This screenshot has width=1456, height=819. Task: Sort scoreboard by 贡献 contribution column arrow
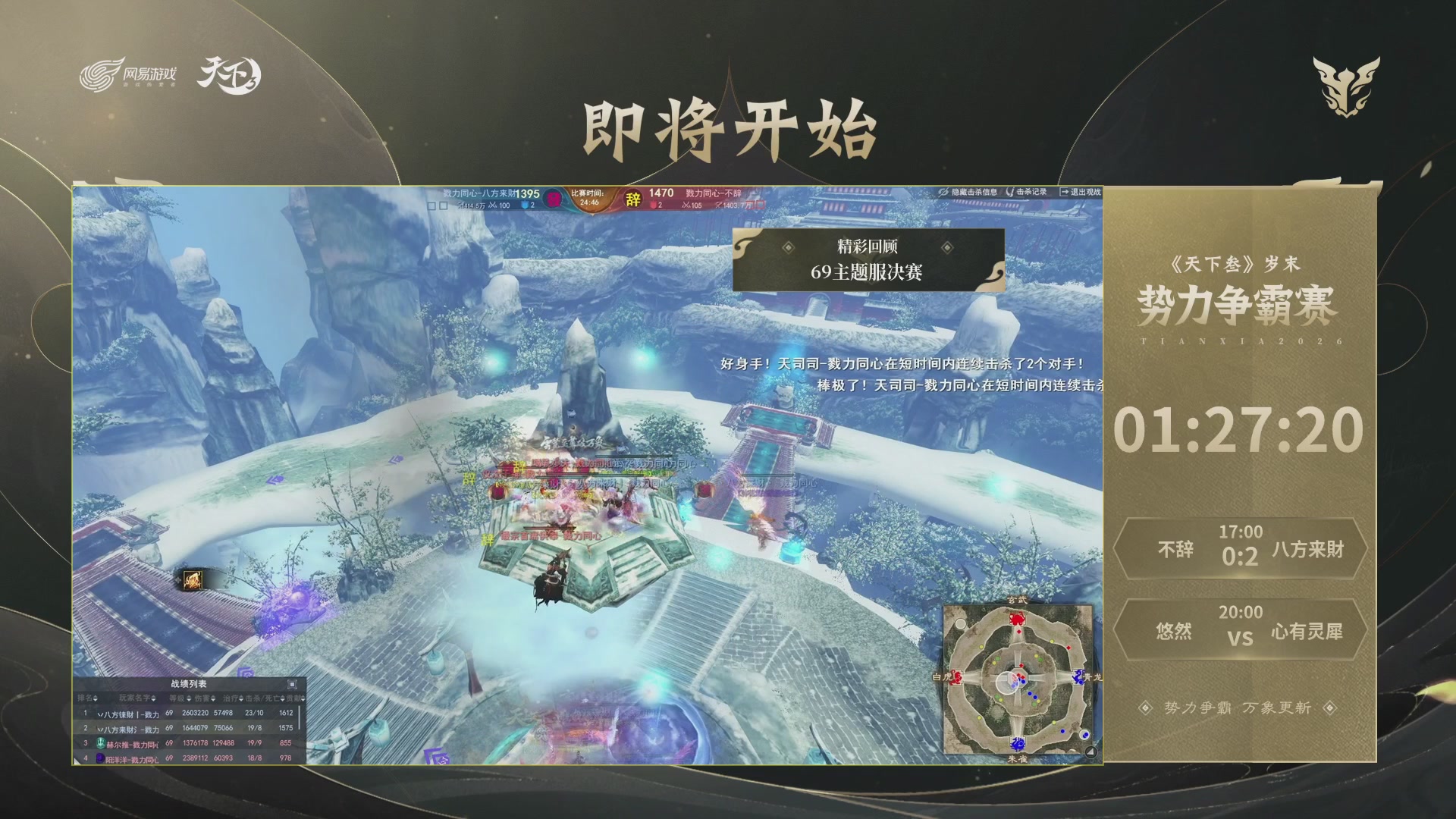tap(303, 698)
